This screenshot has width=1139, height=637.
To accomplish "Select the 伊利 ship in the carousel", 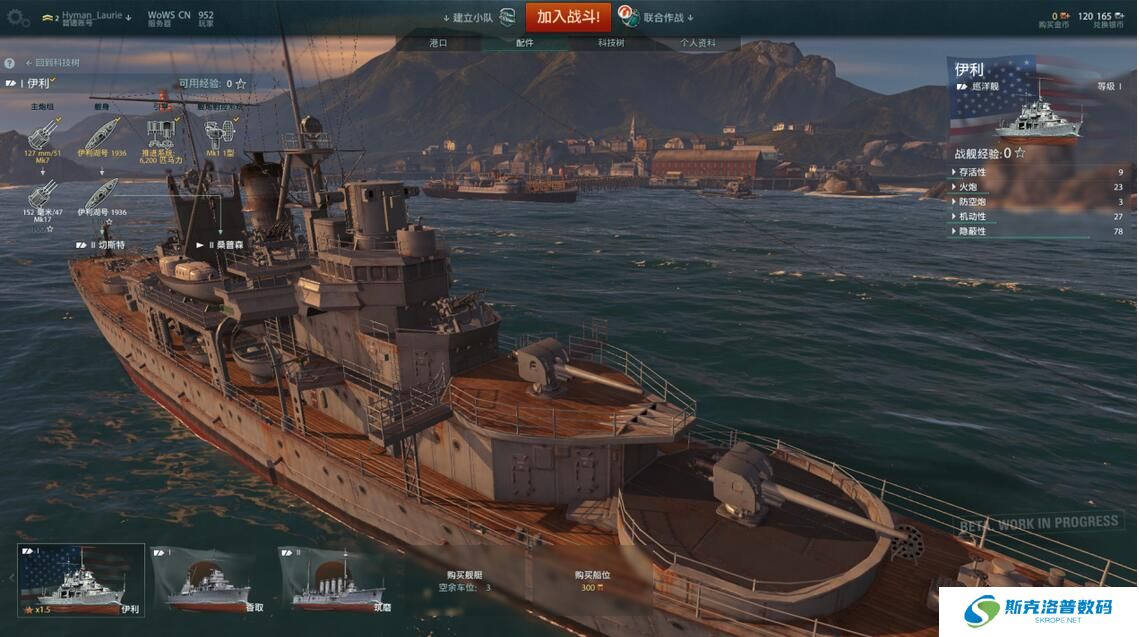I will [x=82, y=579].
